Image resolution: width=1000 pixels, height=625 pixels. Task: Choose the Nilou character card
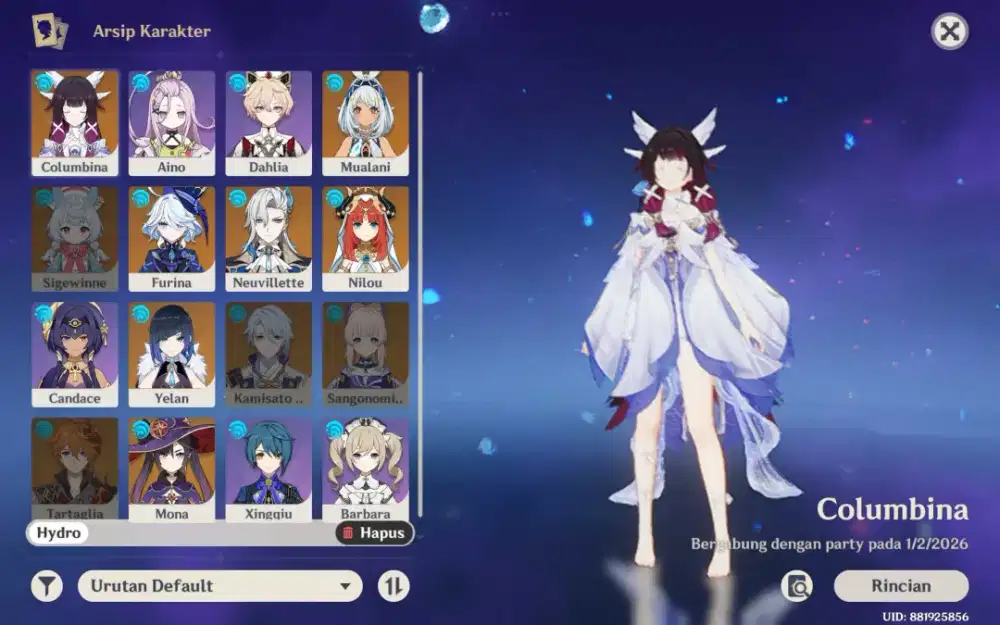coord(365,238)
